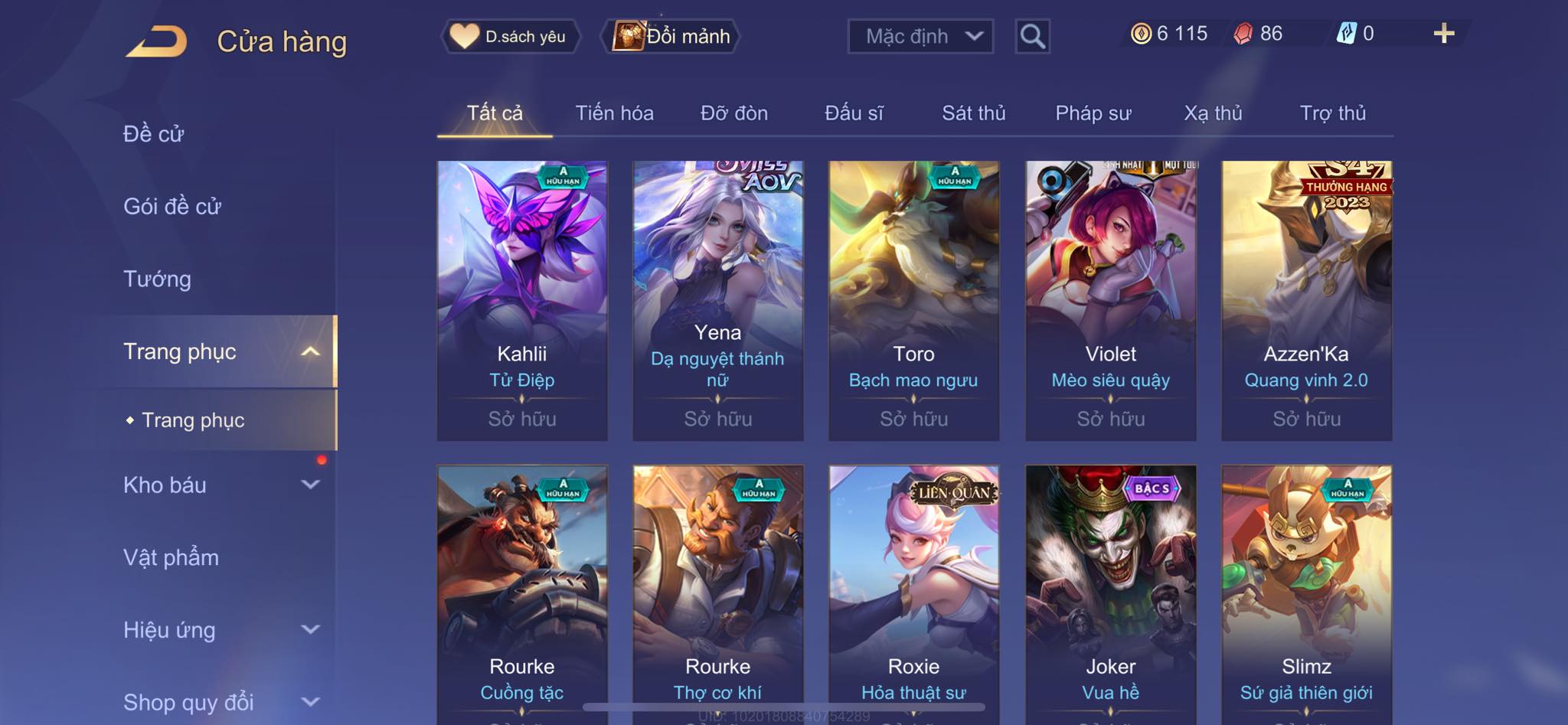Expand the Mặc định sort dropdown
Screen dimensions: 1568x725
[x=920, y=36]
